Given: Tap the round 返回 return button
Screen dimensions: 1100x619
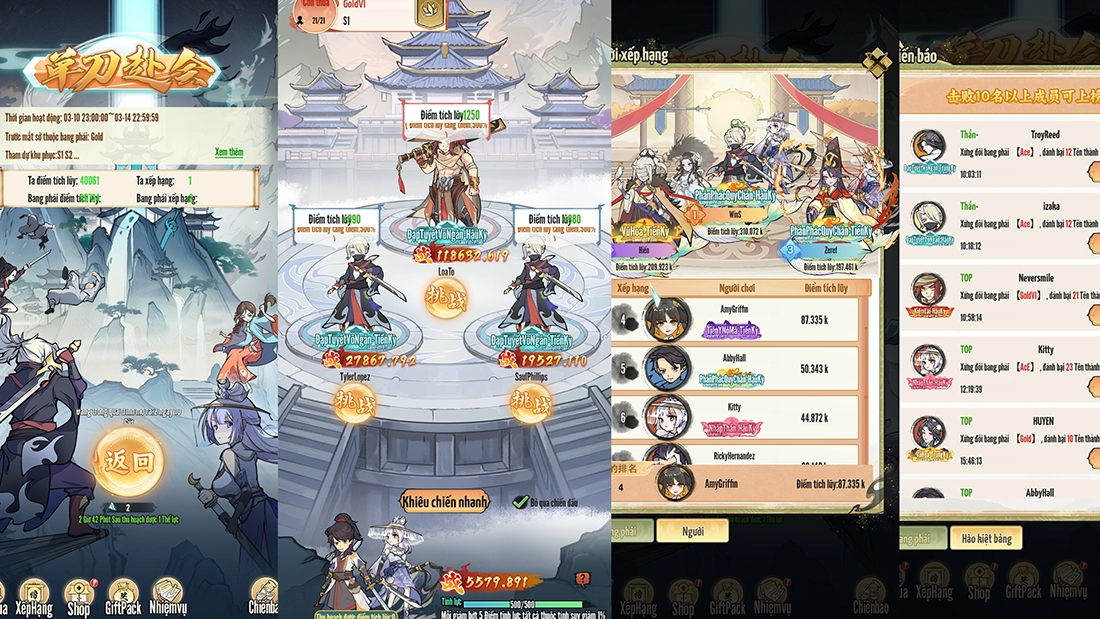Looking at the screenshot, I should tap(129, 462).
